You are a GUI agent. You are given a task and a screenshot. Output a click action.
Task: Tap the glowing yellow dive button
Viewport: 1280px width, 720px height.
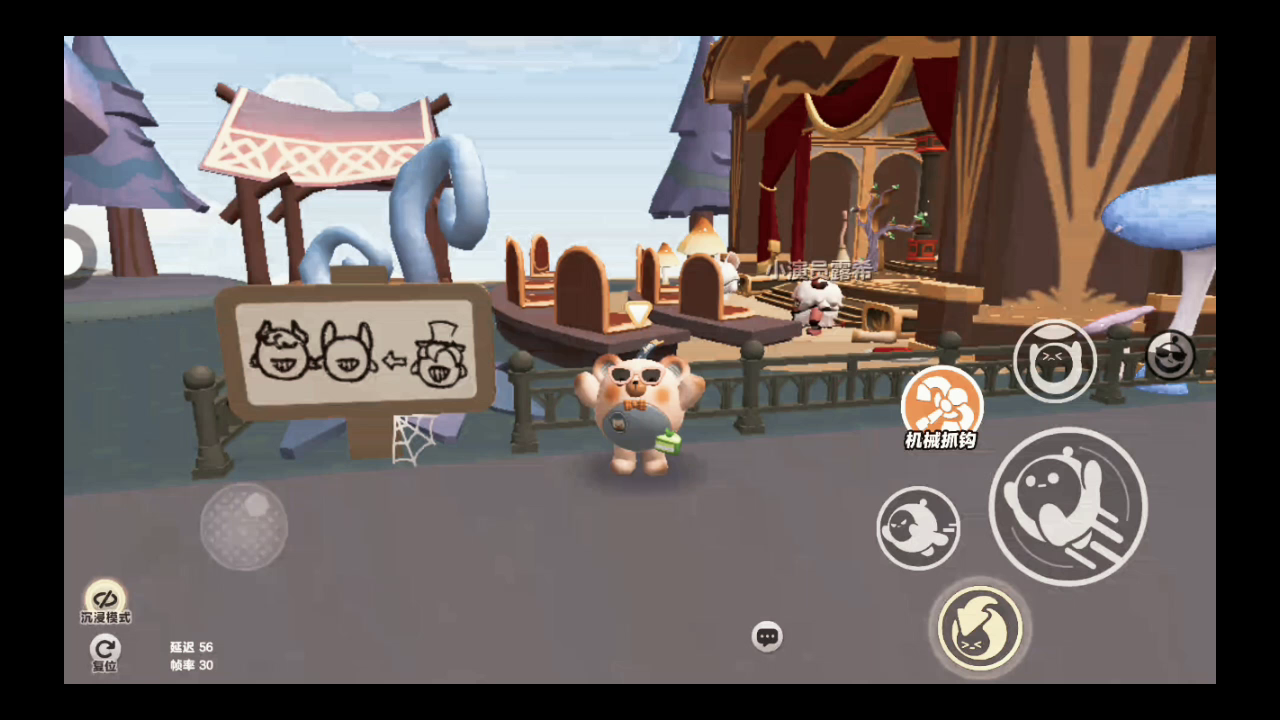(x=980, y=629)
